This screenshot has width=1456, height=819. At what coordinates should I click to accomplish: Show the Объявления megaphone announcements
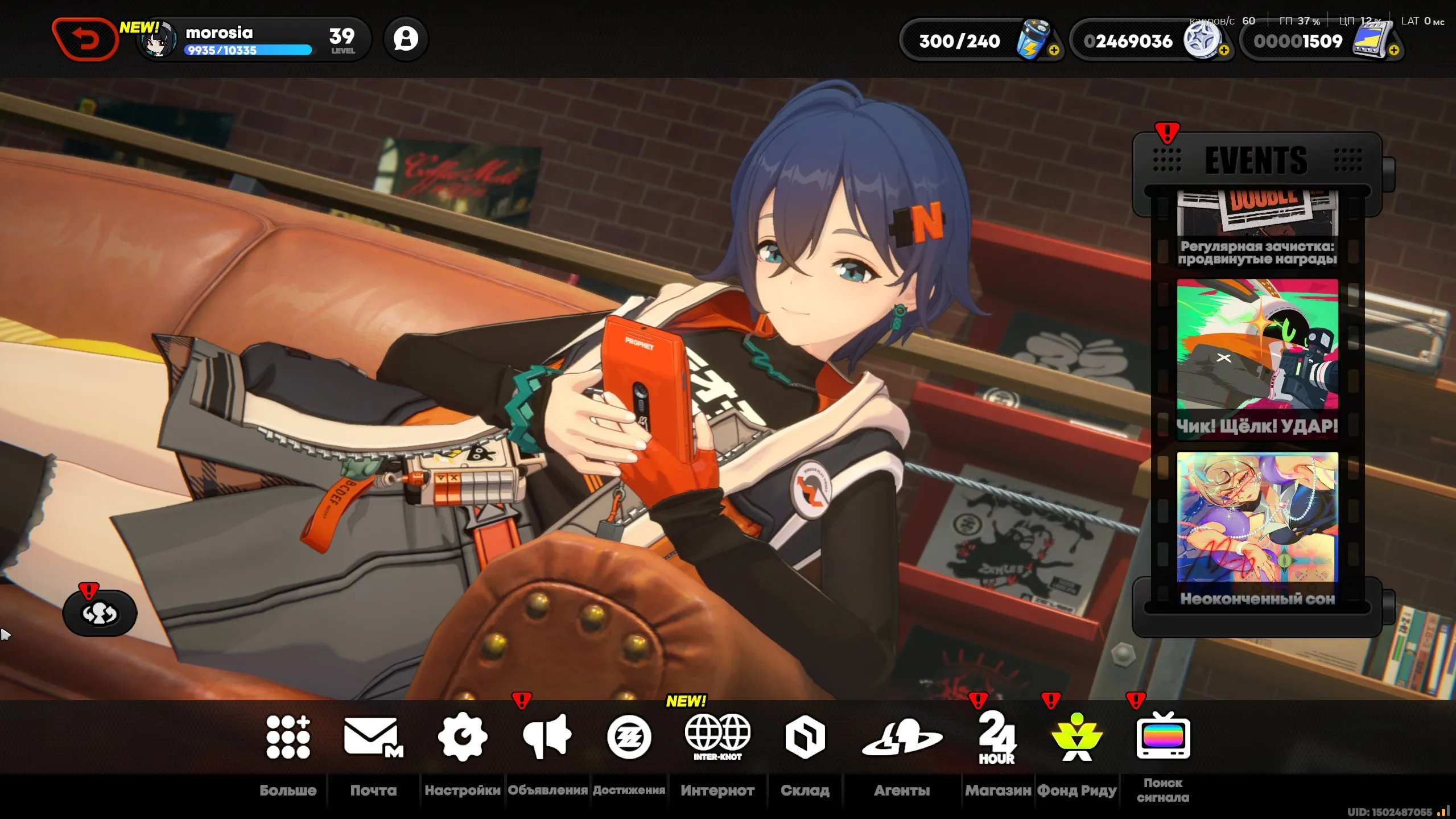tap(547, 738)
